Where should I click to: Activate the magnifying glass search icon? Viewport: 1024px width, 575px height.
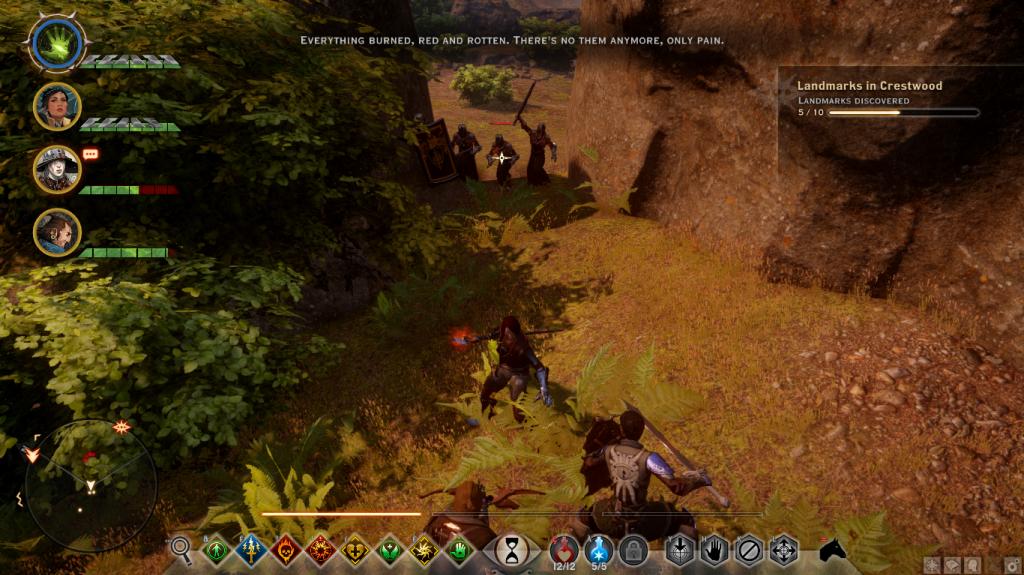pyautogui.click(x=181, y=547)
